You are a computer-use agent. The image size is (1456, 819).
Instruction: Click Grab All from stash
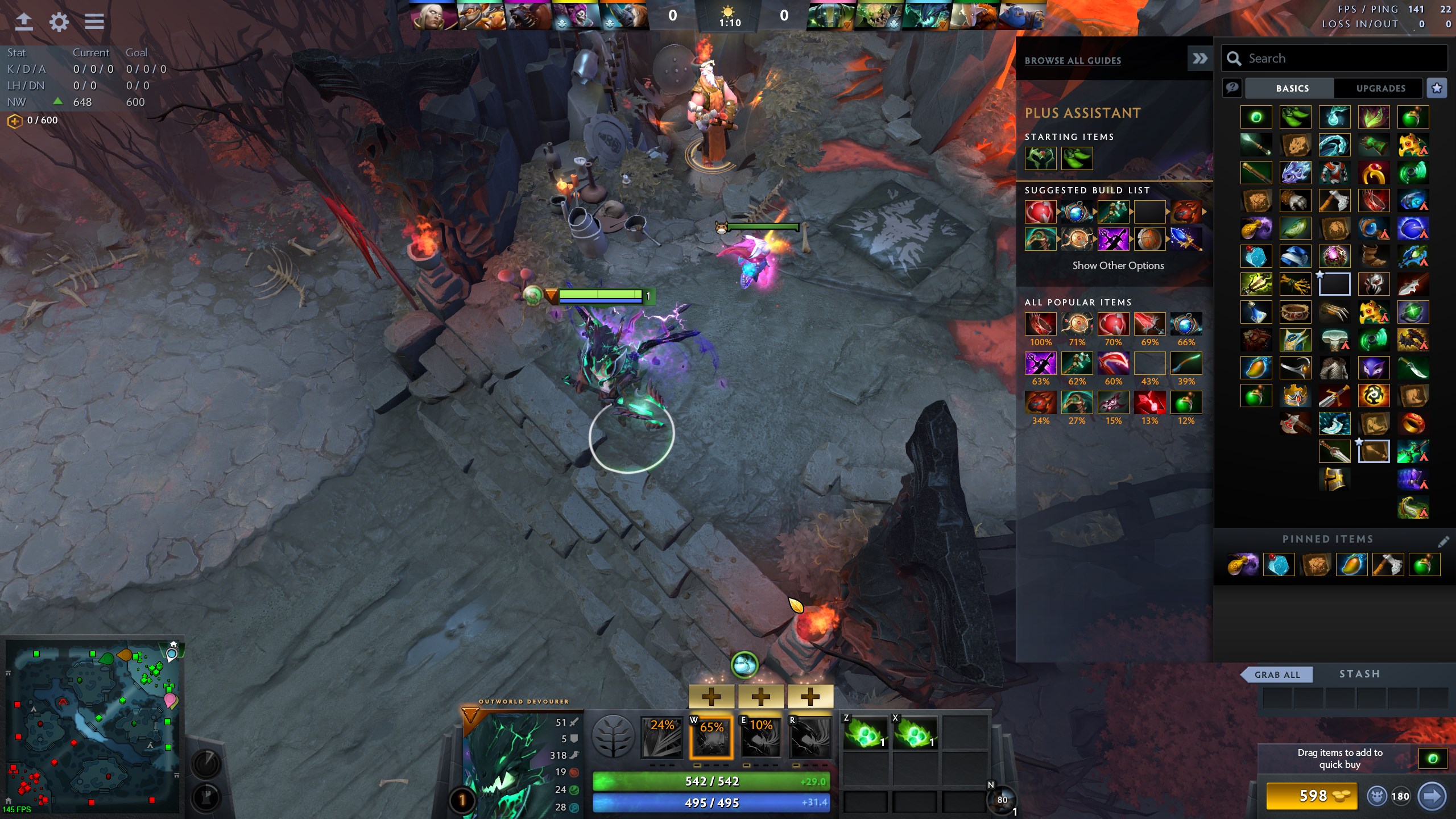(x=1277, y=675)
